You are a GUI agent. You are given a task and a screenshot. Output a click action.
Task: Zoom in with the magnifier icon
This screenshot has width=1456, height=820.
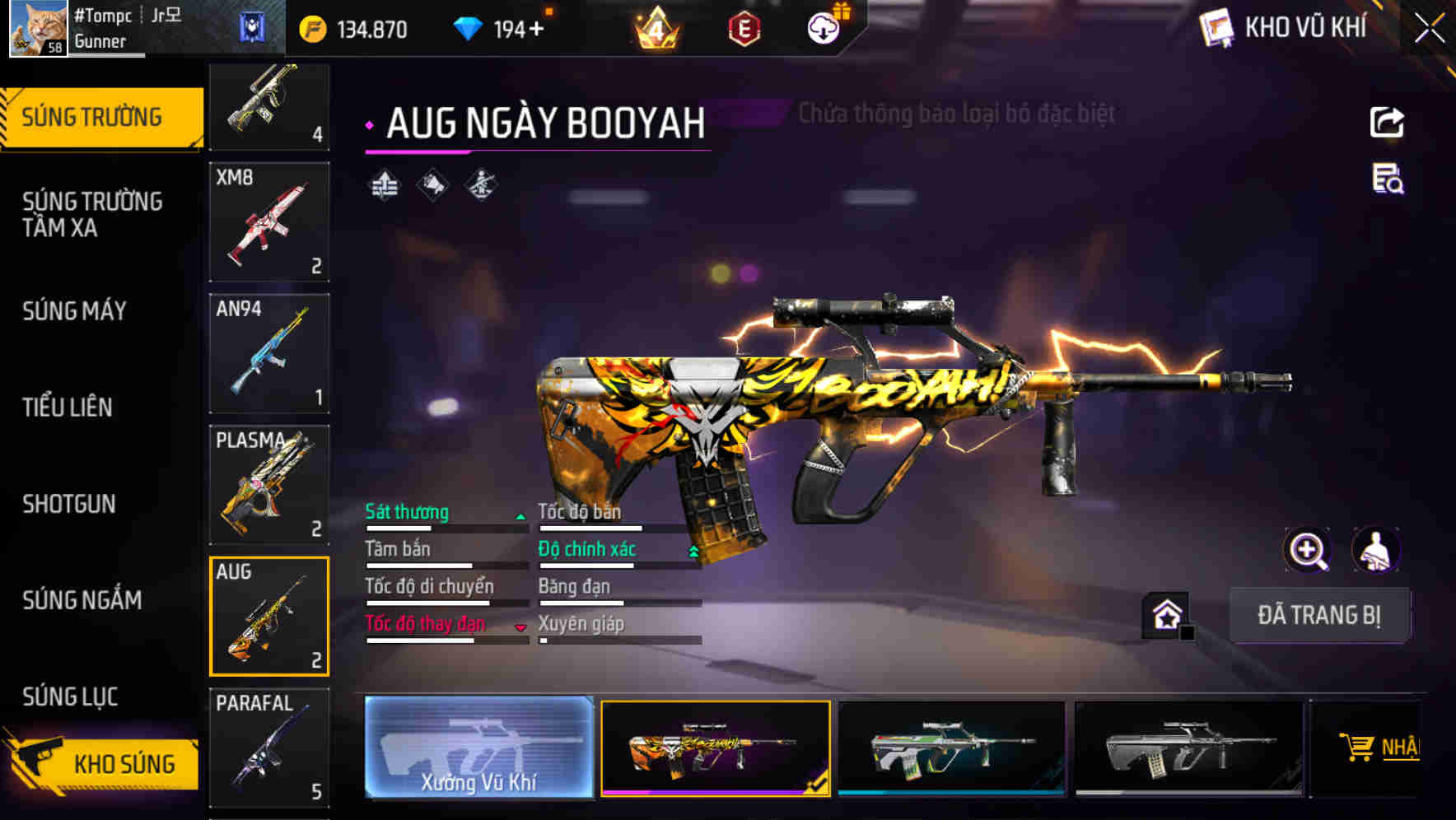click(x=1308, y=550)
